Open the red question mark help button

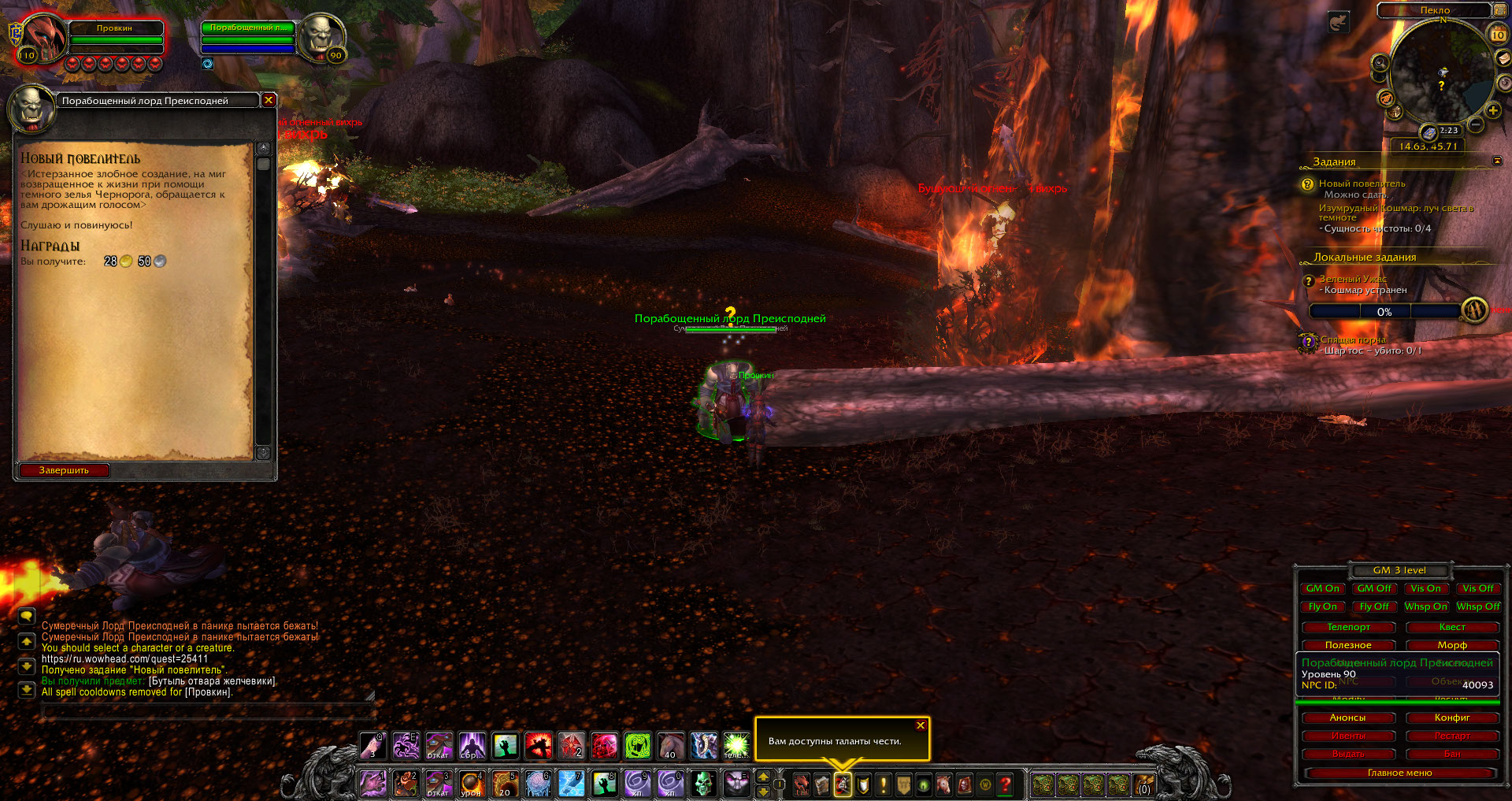tap(1006, 784)
